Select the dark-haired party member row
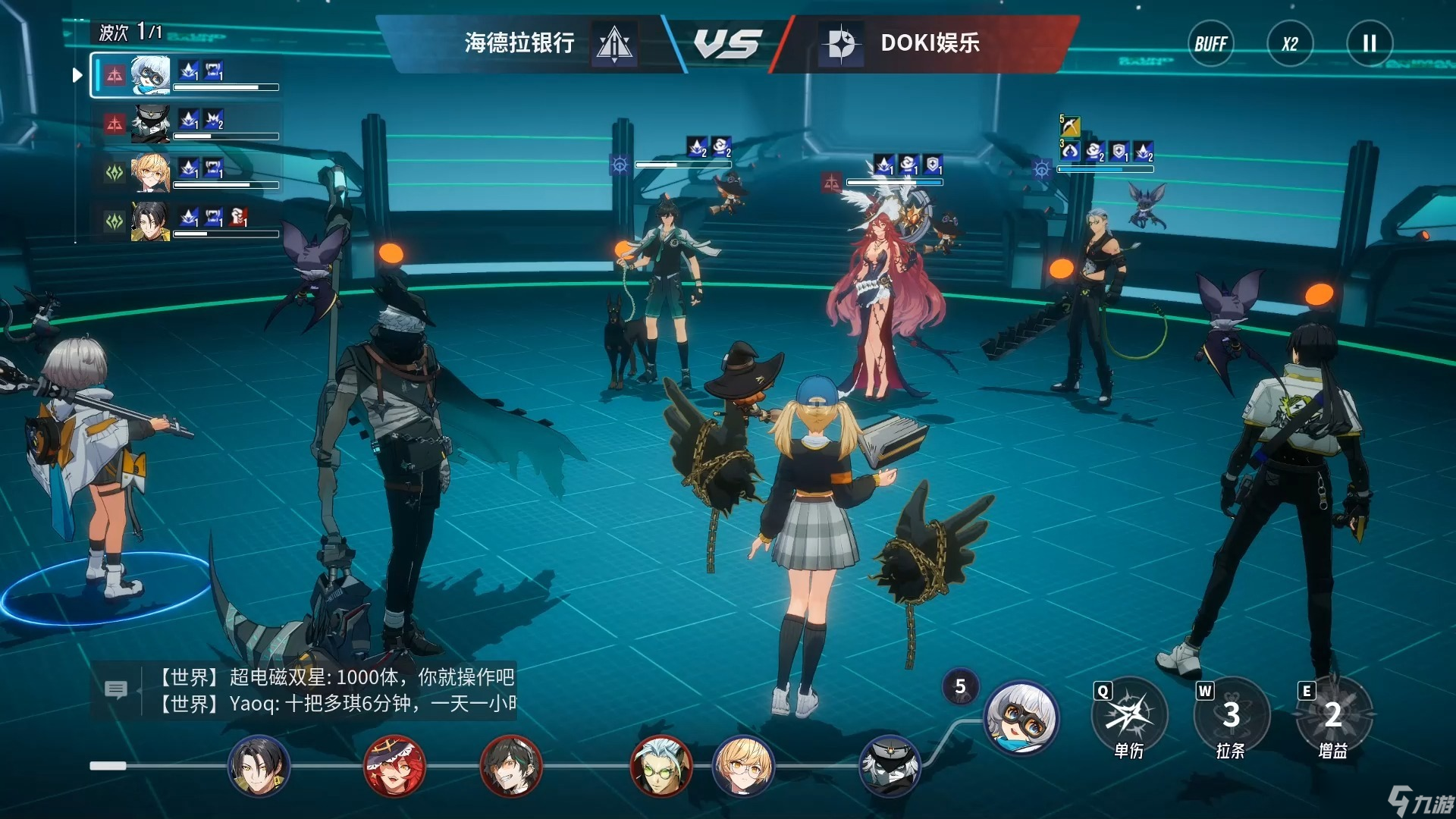 point(186,221)
